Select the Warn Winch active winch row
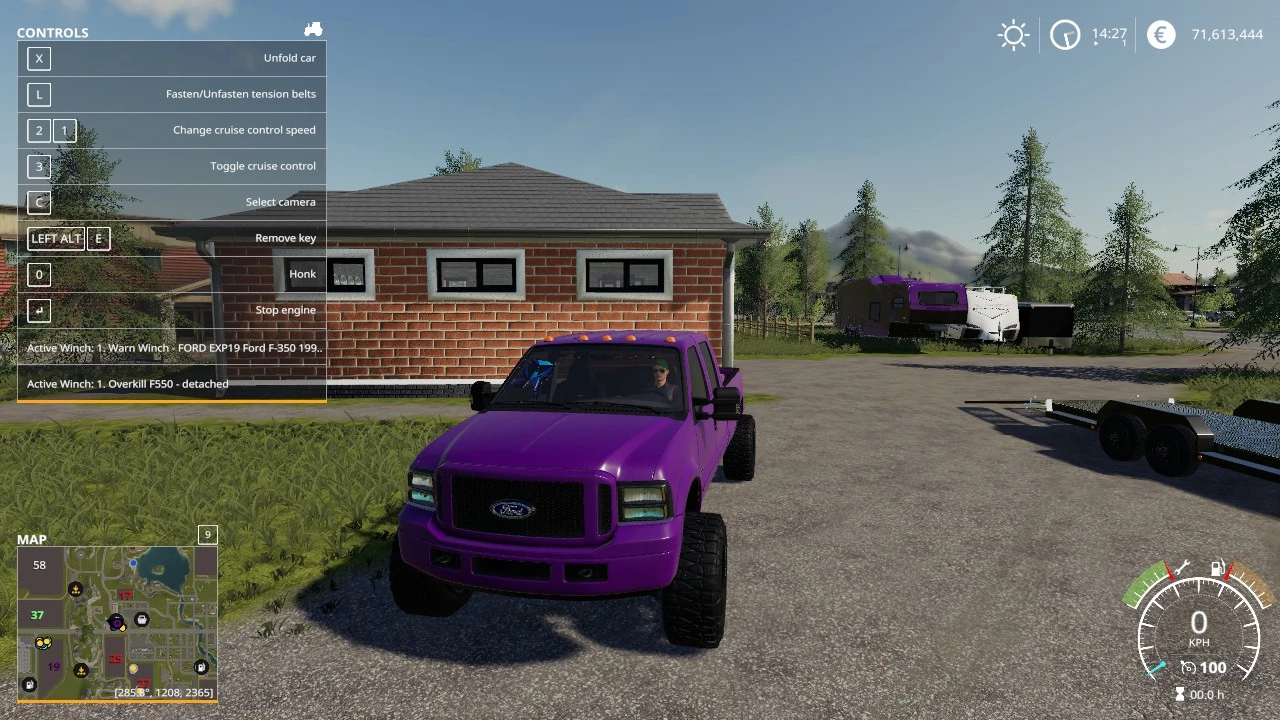Image resolution: width=1280 pixels, height=720 pixels. (x=172, y=348)
